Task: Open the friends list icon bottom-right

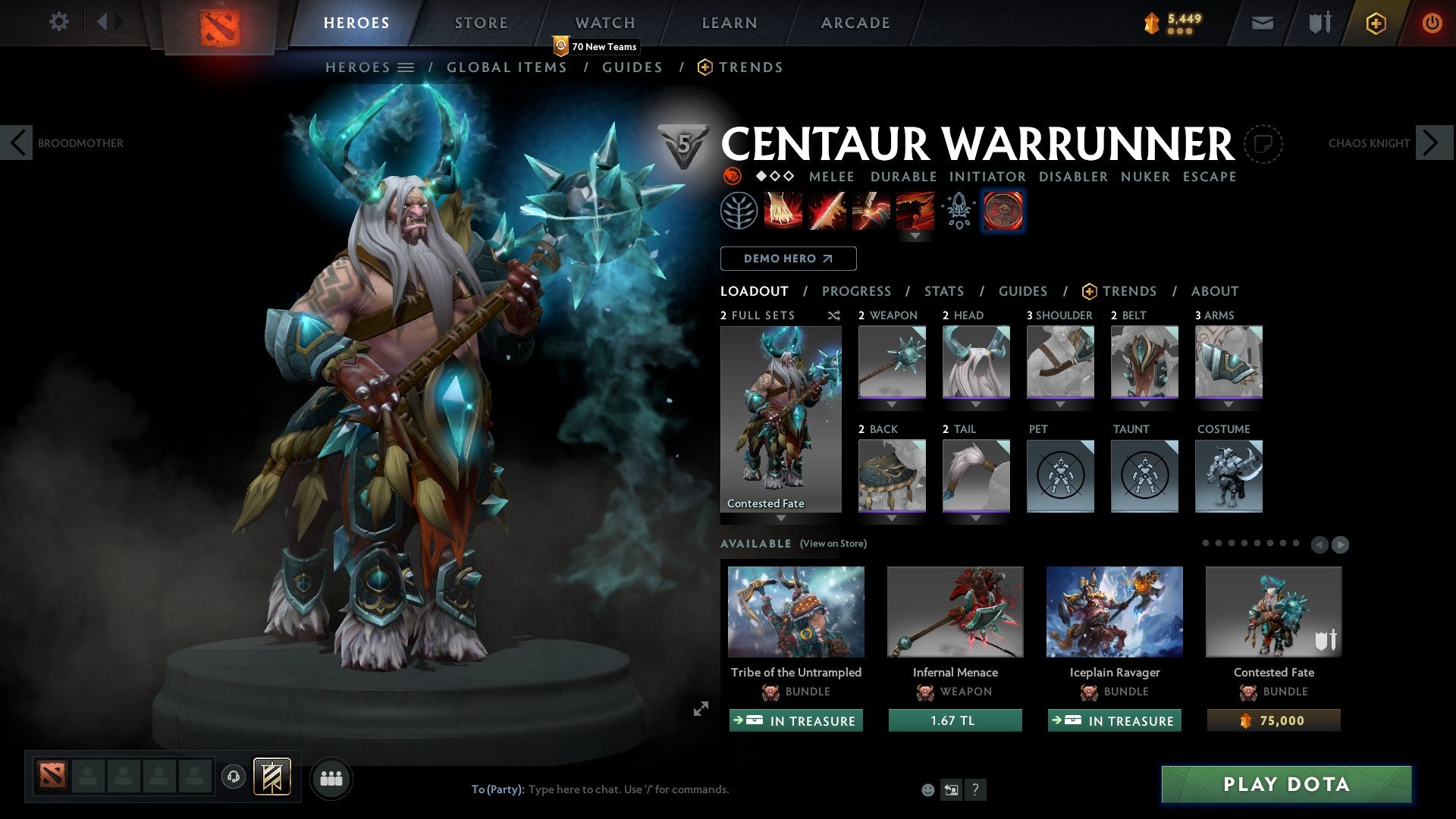Action: click(x=331, y=778)
